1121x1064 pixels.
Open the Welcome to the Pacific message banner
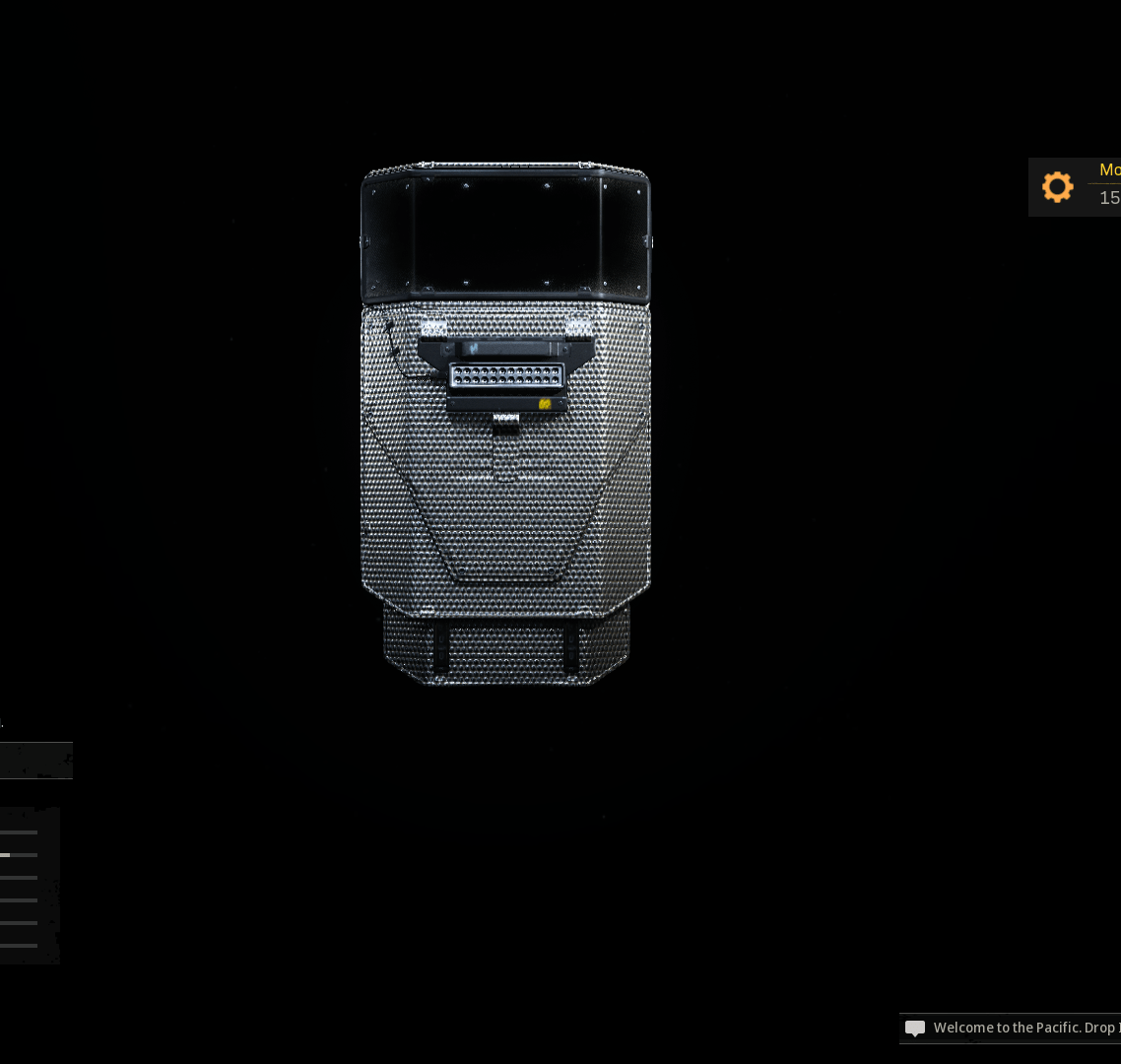coord(1015,1028)
